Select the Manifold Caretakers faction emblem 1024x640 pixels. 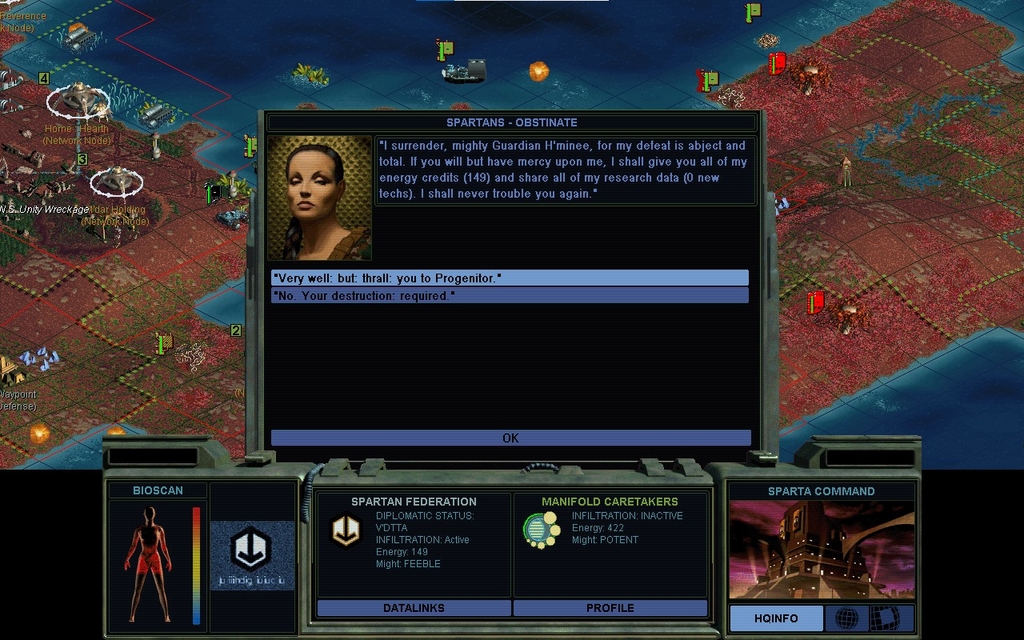pyautogui.click(x=541, y=530)
